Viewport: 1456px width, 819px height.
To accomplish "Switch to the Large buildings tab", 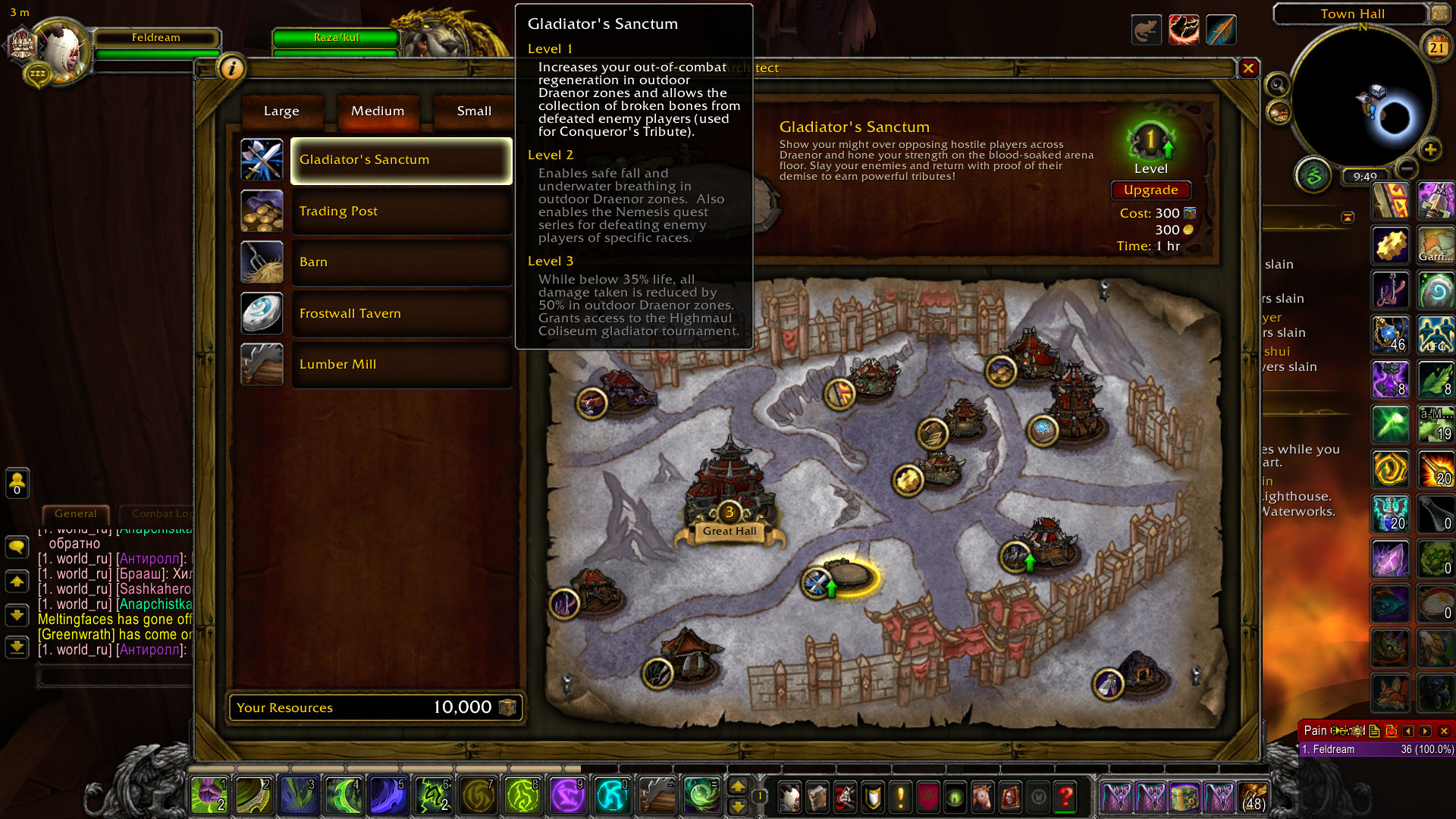I will pyautogui.click(x=281, y=111).
